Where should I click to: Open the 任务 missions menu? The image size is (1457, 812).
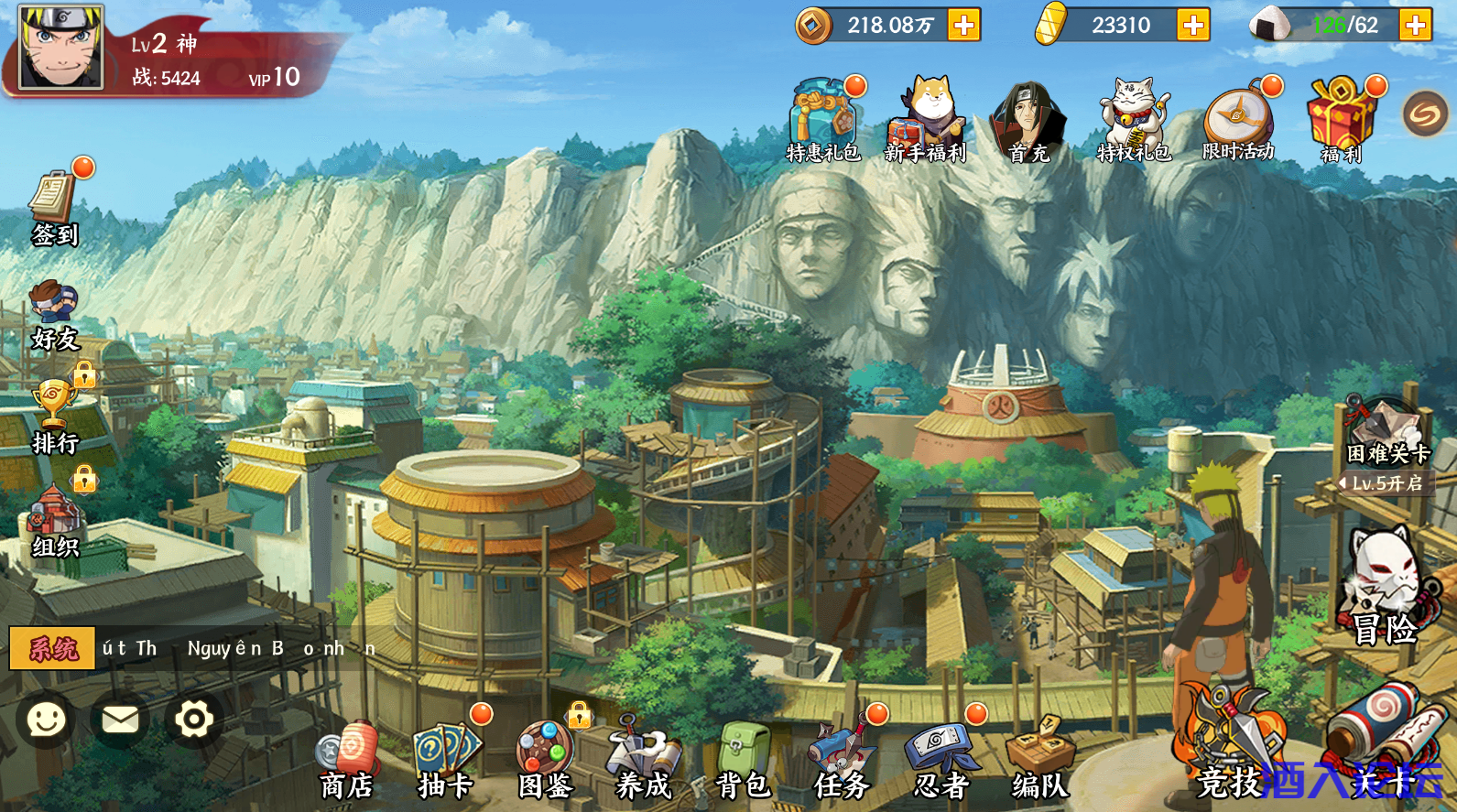842,762
